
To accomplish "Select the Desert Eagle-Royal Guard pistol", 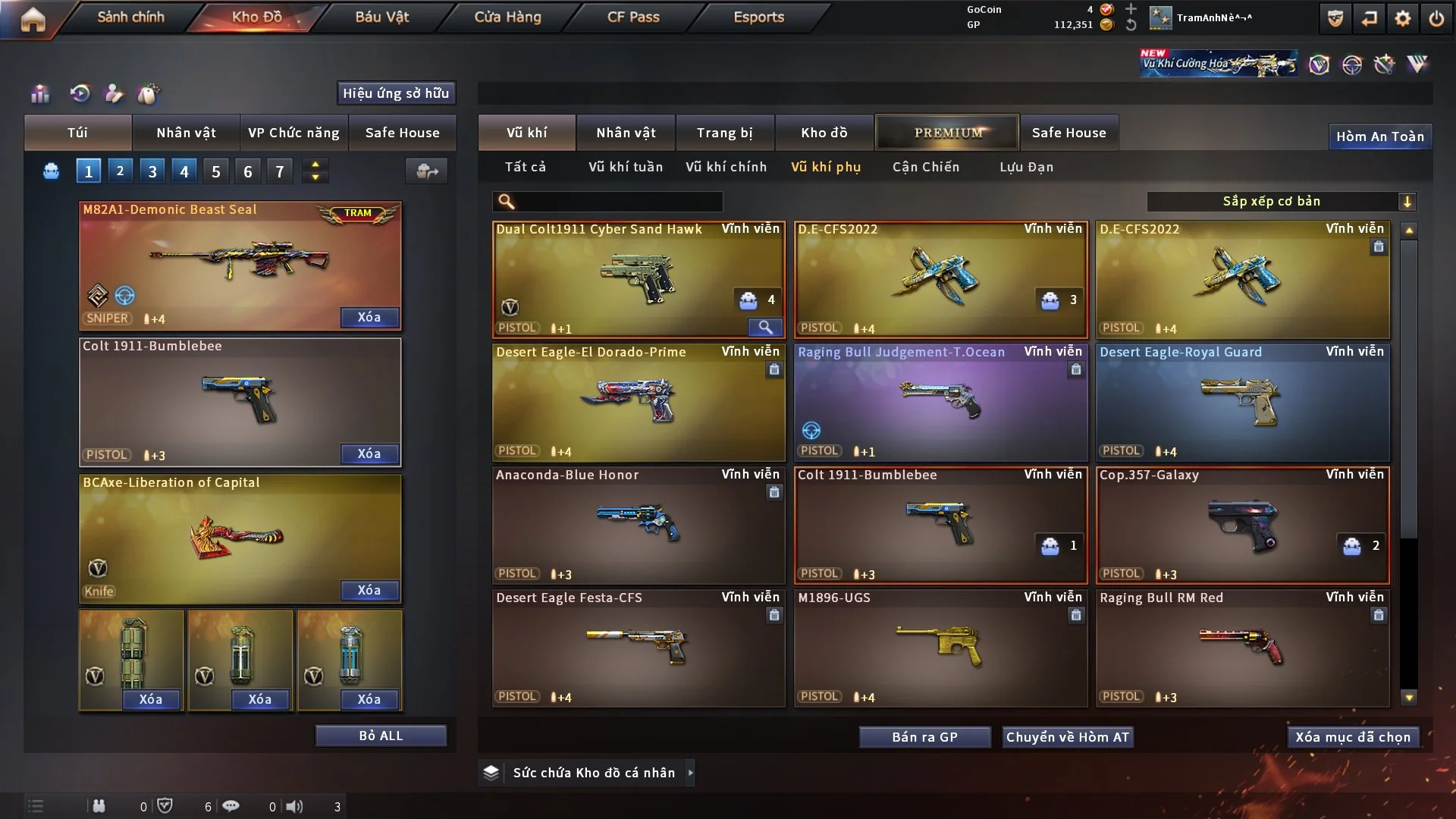I will [1242, 403].
